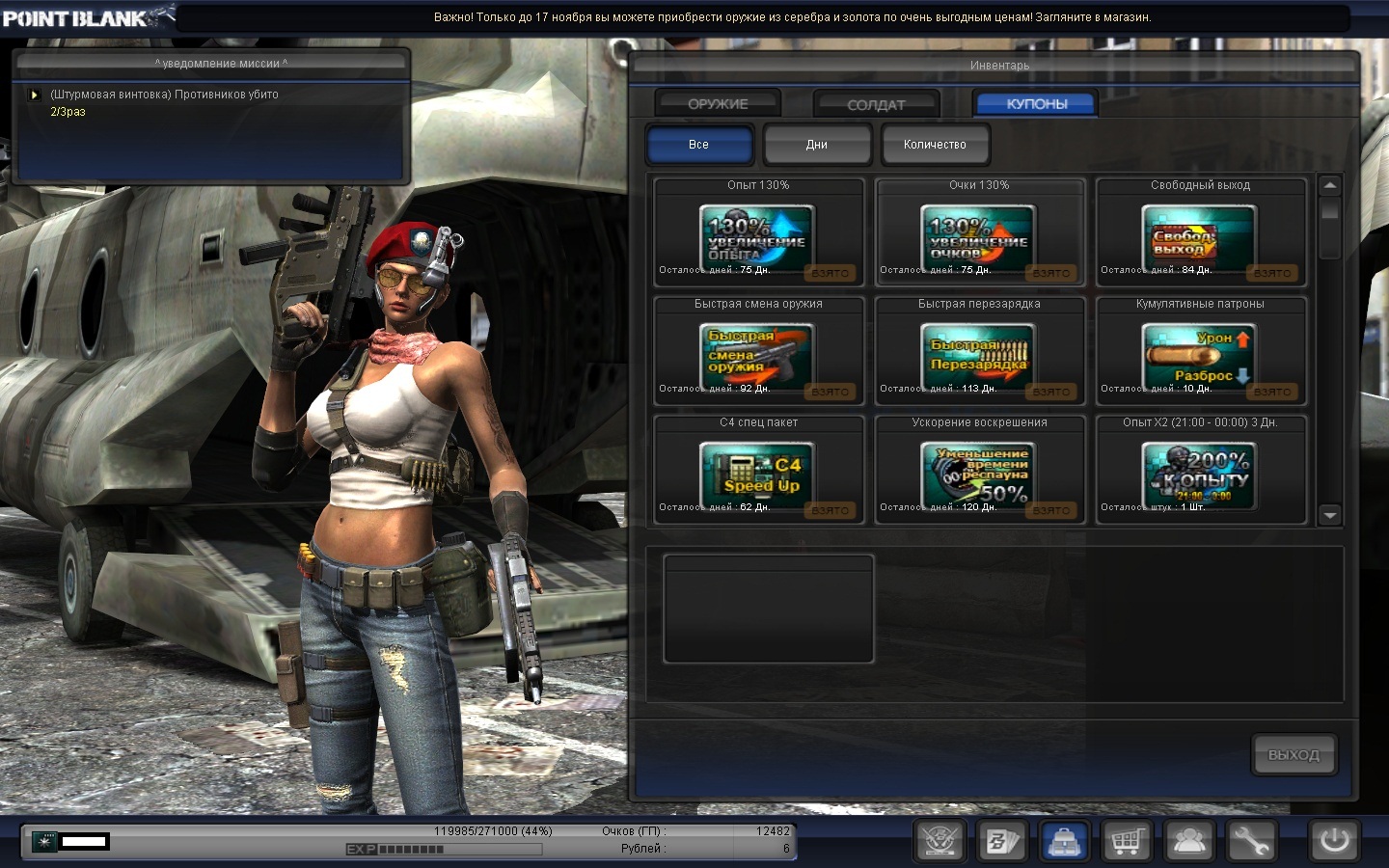Image resolution: width=1389 pixels, height=868 pixels.
Task: Choose the Быстрая перезарядка coupon
Action: tap(979, 354)
